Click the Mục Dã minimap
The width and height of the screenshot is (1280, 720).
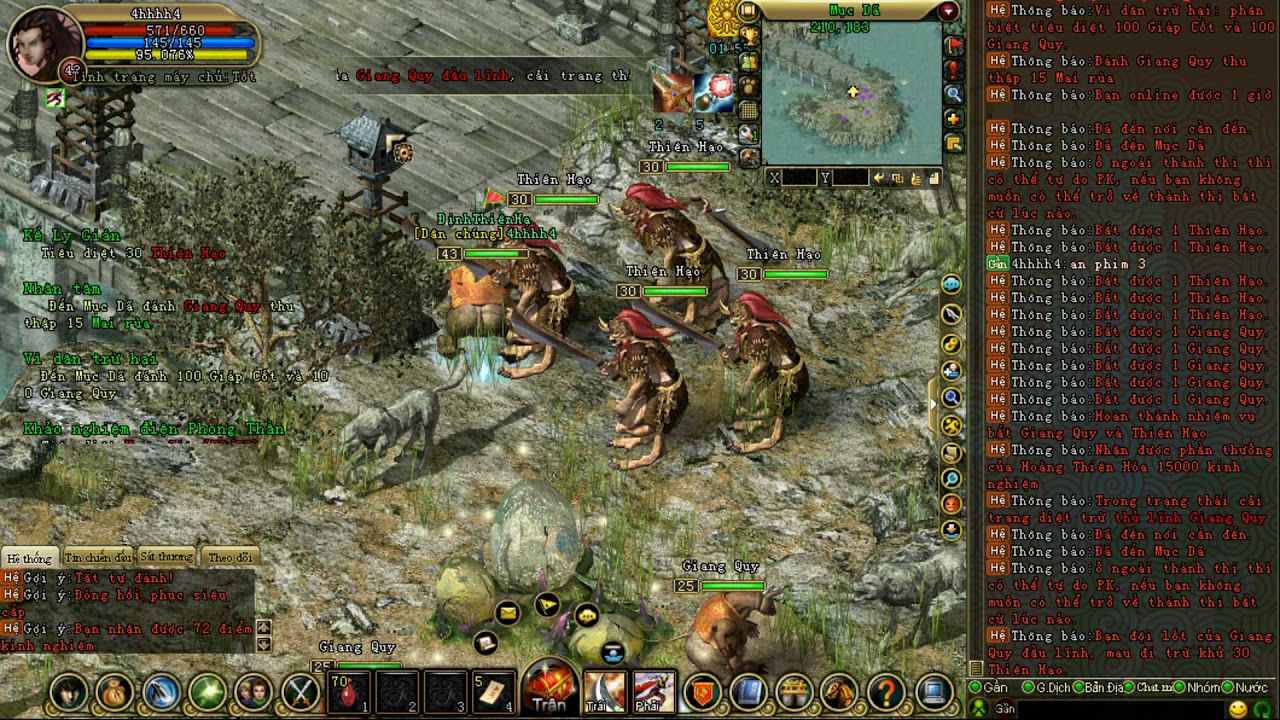851,95
